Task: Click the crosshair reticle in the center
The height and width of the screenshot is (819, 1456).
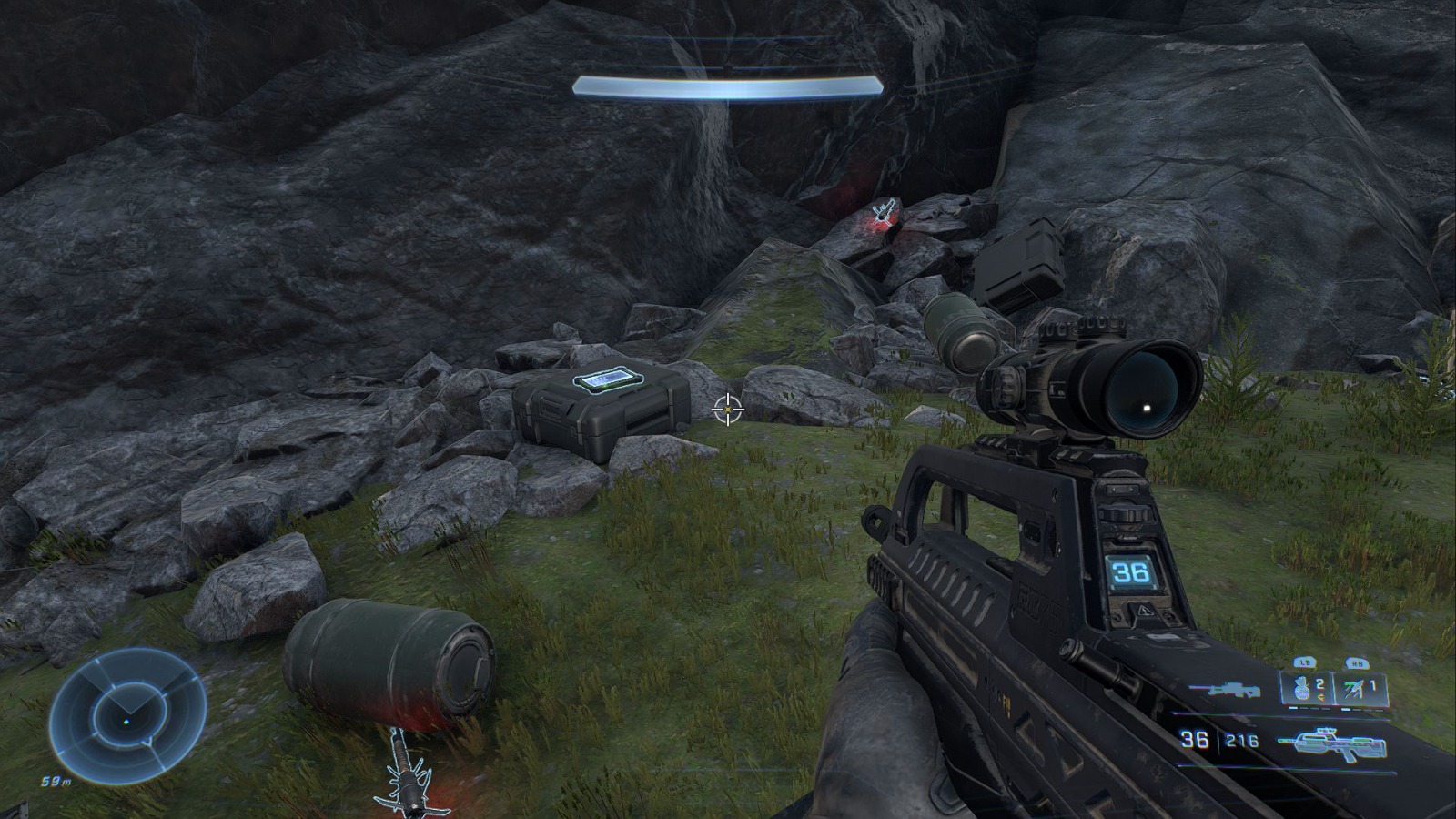Action: coord(726,409)
